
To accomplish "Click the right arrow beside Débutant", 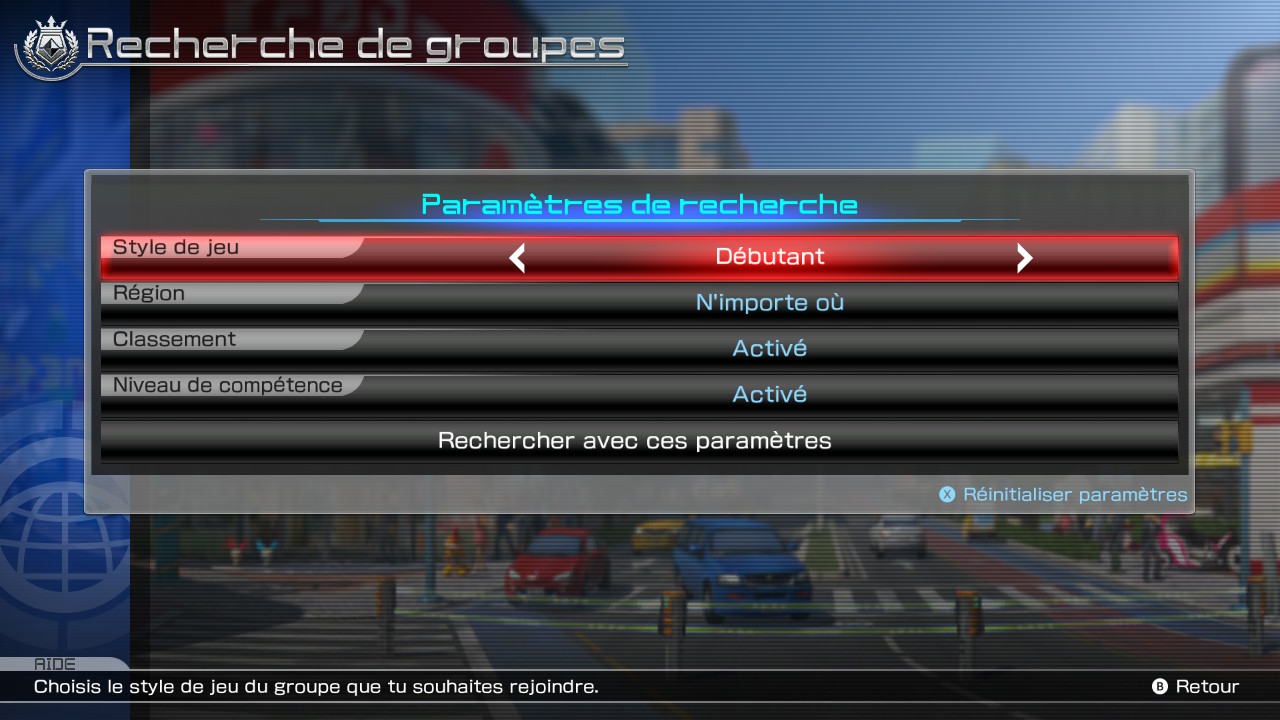I will (1024, 258).
